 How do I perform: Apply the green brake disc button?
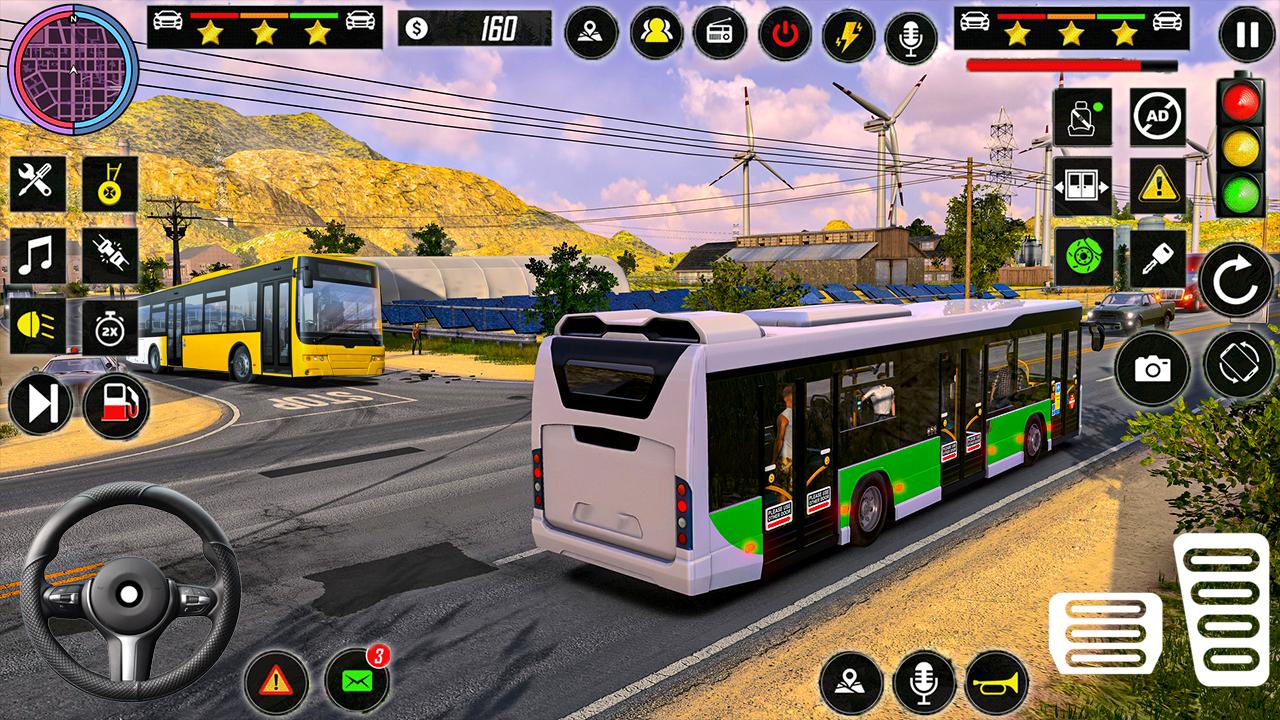[x=1082, y=258]
